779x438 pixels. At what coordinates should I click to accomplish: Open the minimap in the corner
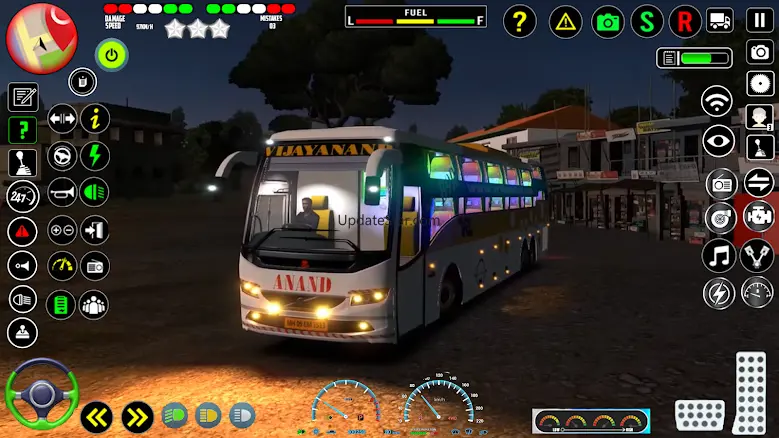[x=42, y=37]
